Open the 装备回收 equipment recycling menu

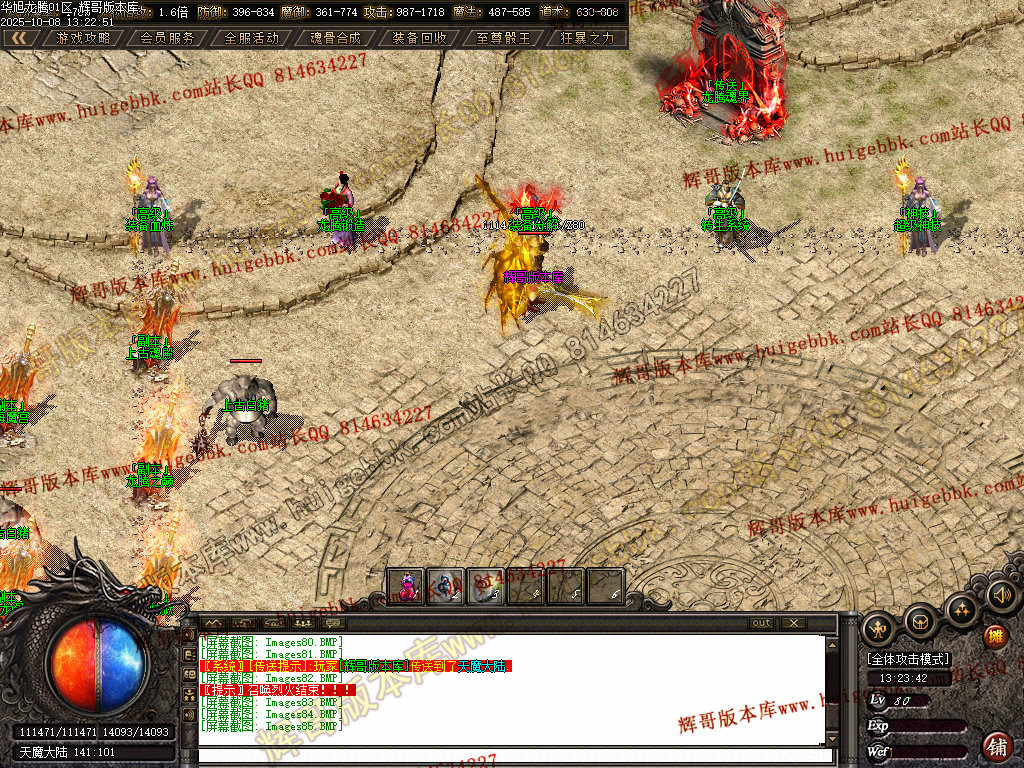[x=419, y=38]
